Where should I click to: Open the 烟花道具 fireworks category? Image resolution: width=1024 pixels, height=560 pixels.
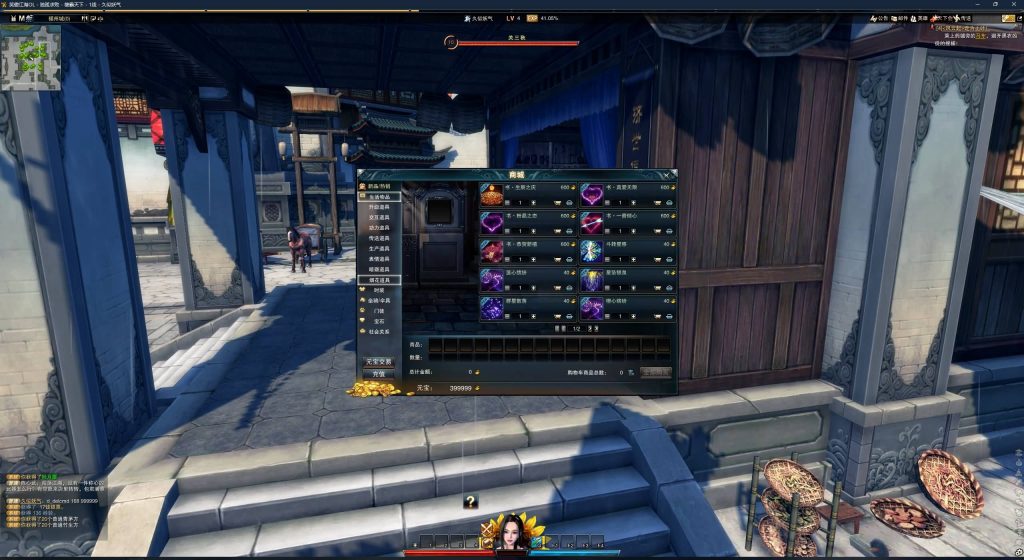380,280
